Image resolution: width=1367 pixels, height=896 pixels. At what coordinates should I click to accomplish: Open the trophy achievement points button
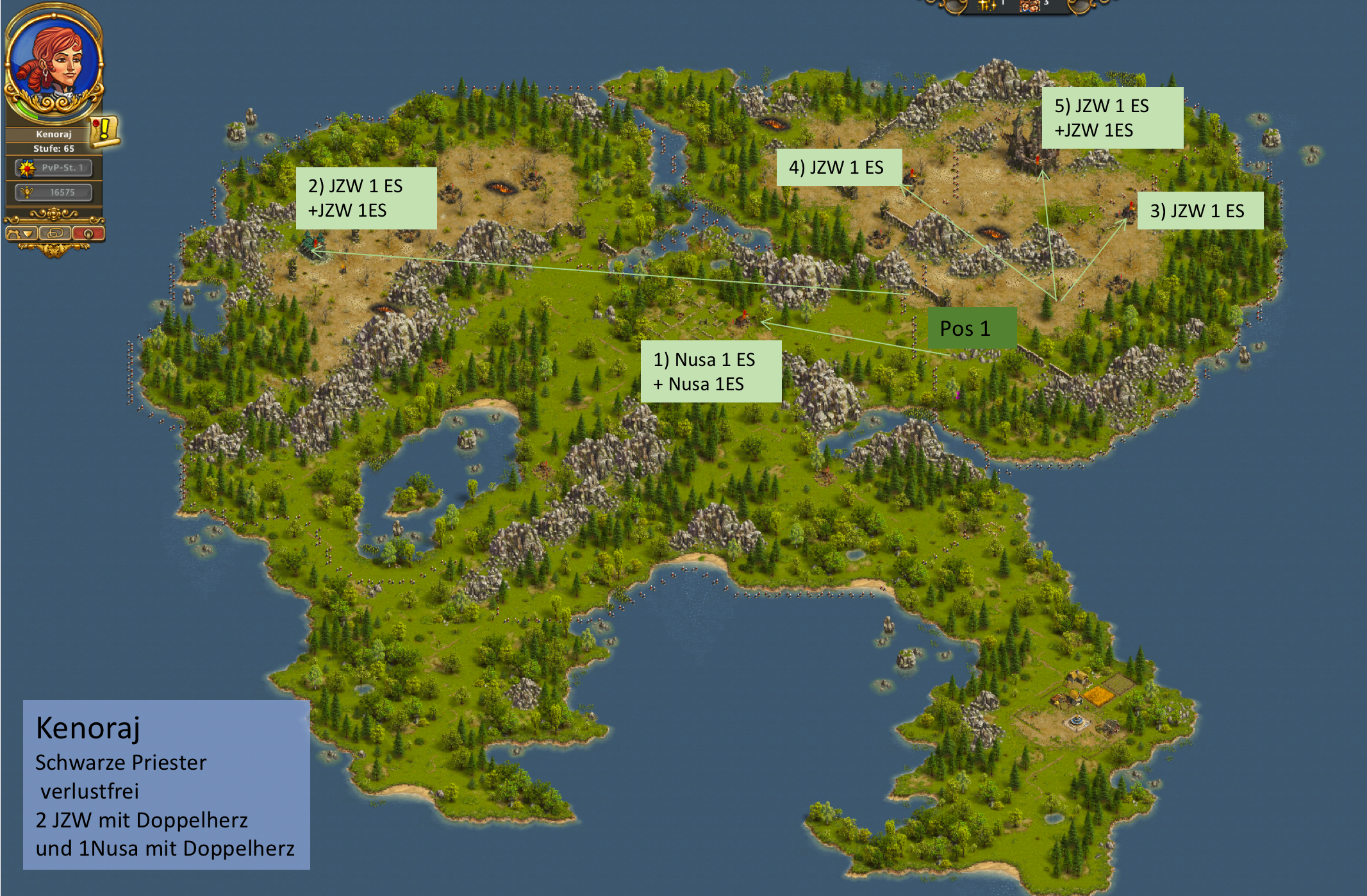[x=54, y=192]
